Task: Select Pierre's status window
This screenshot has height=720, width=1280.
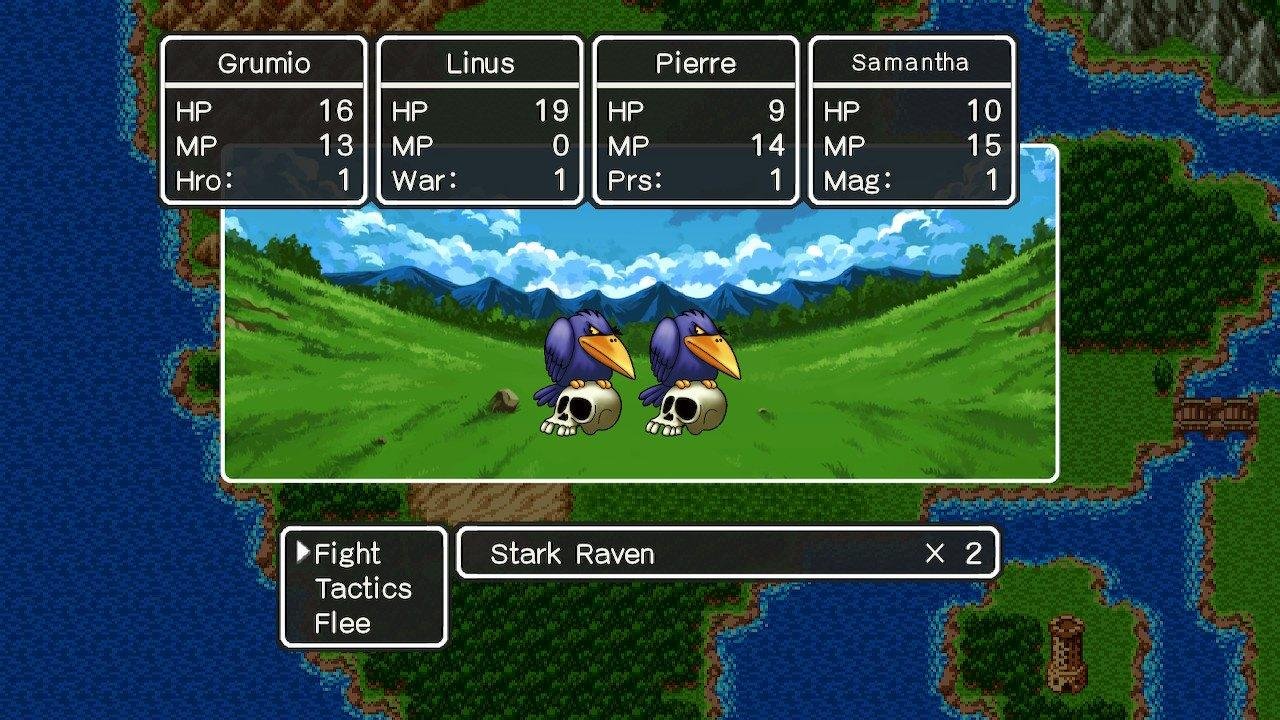Action: [695, 118]
